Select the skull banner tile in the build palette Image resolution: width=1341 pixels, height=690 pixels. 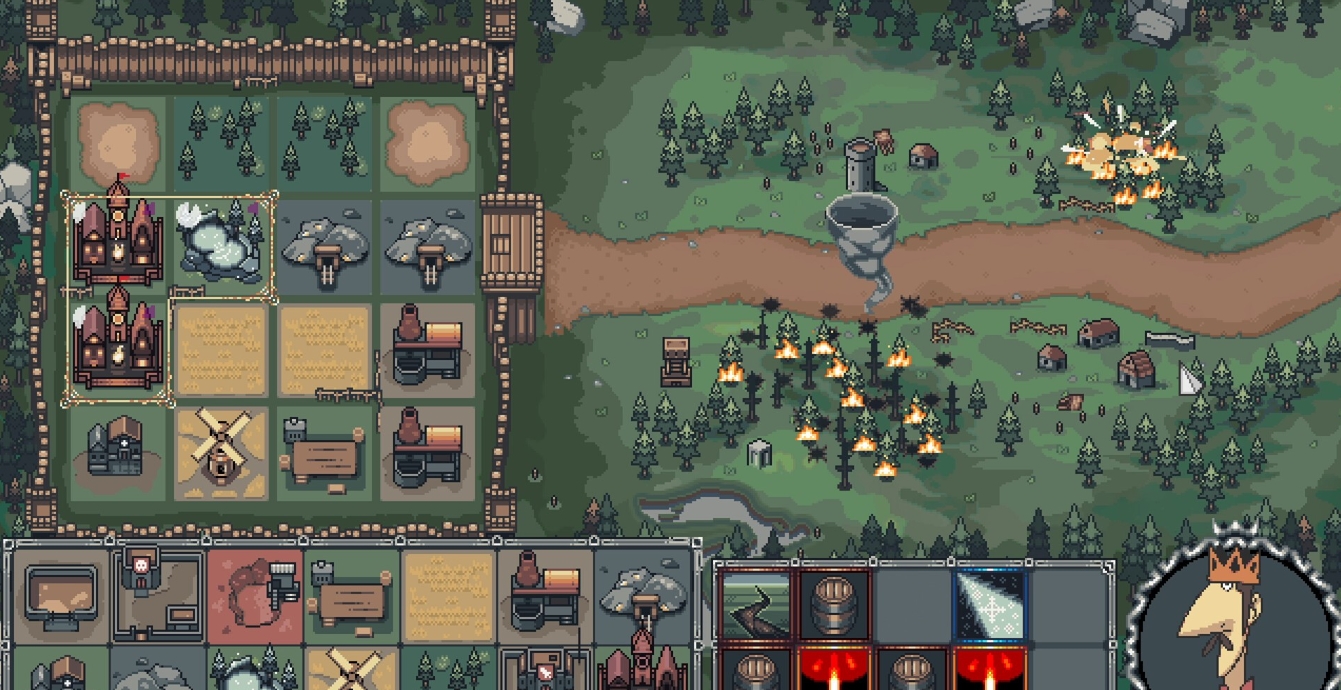(x=158, y=592)
